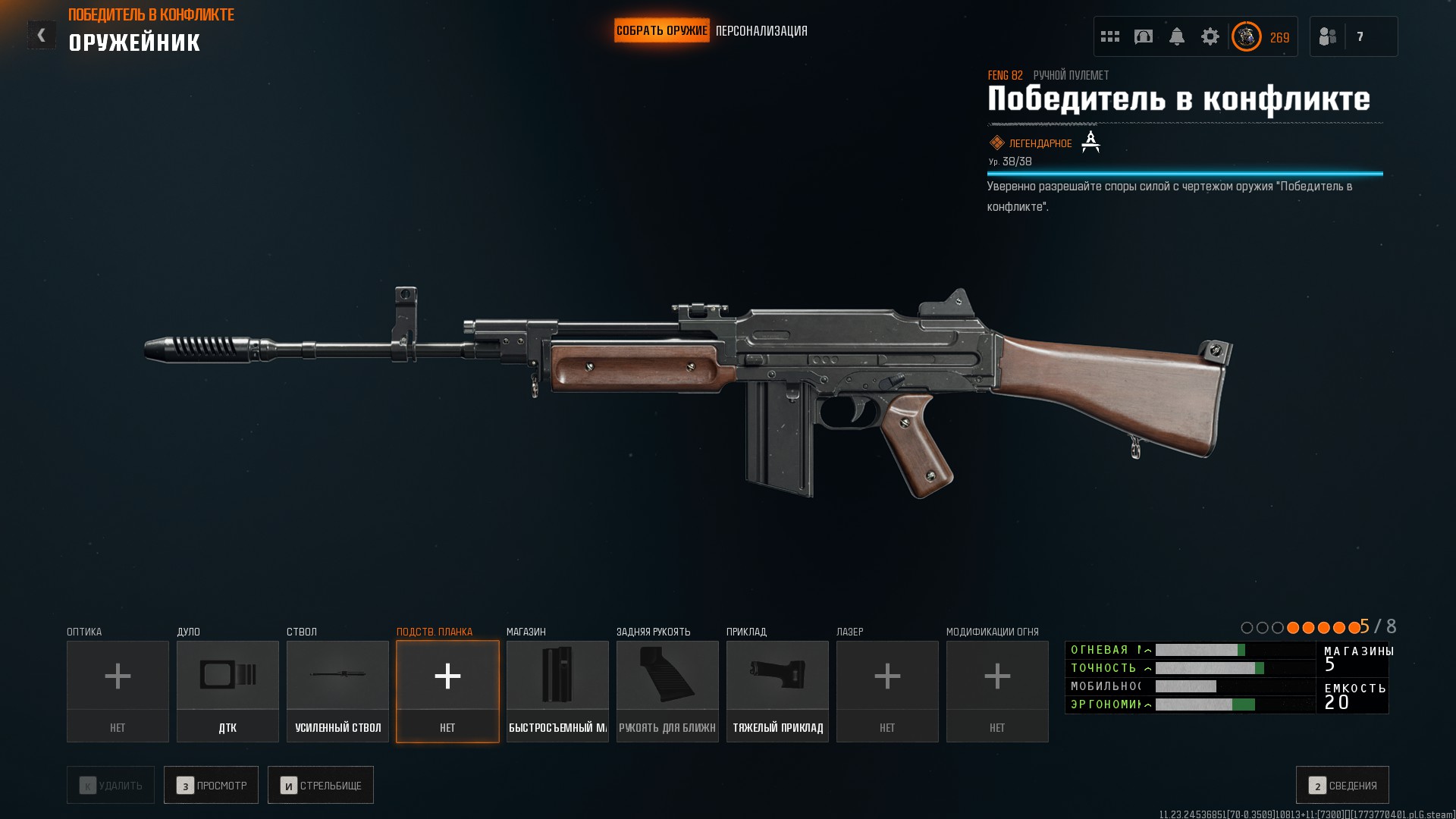
Task: Go to the Стрельбище firing range
Action: tap(321, 785)
